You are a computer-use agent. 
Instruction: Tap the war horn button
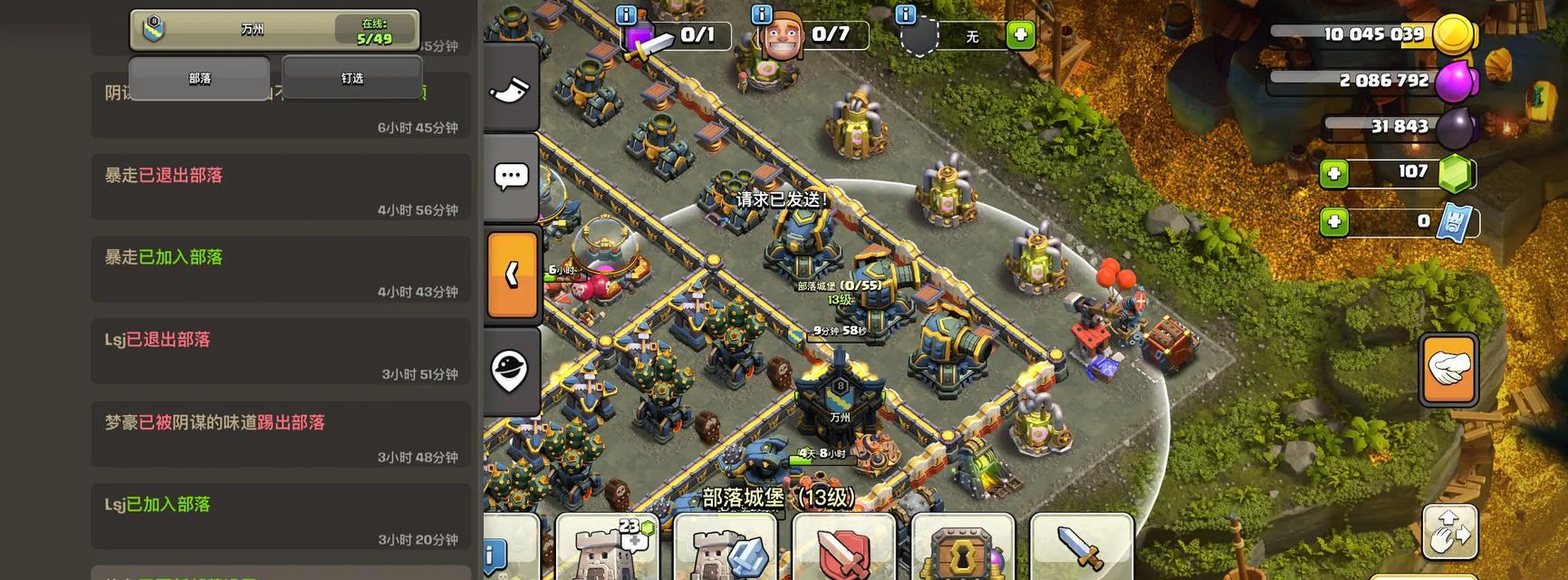[511, 86]
